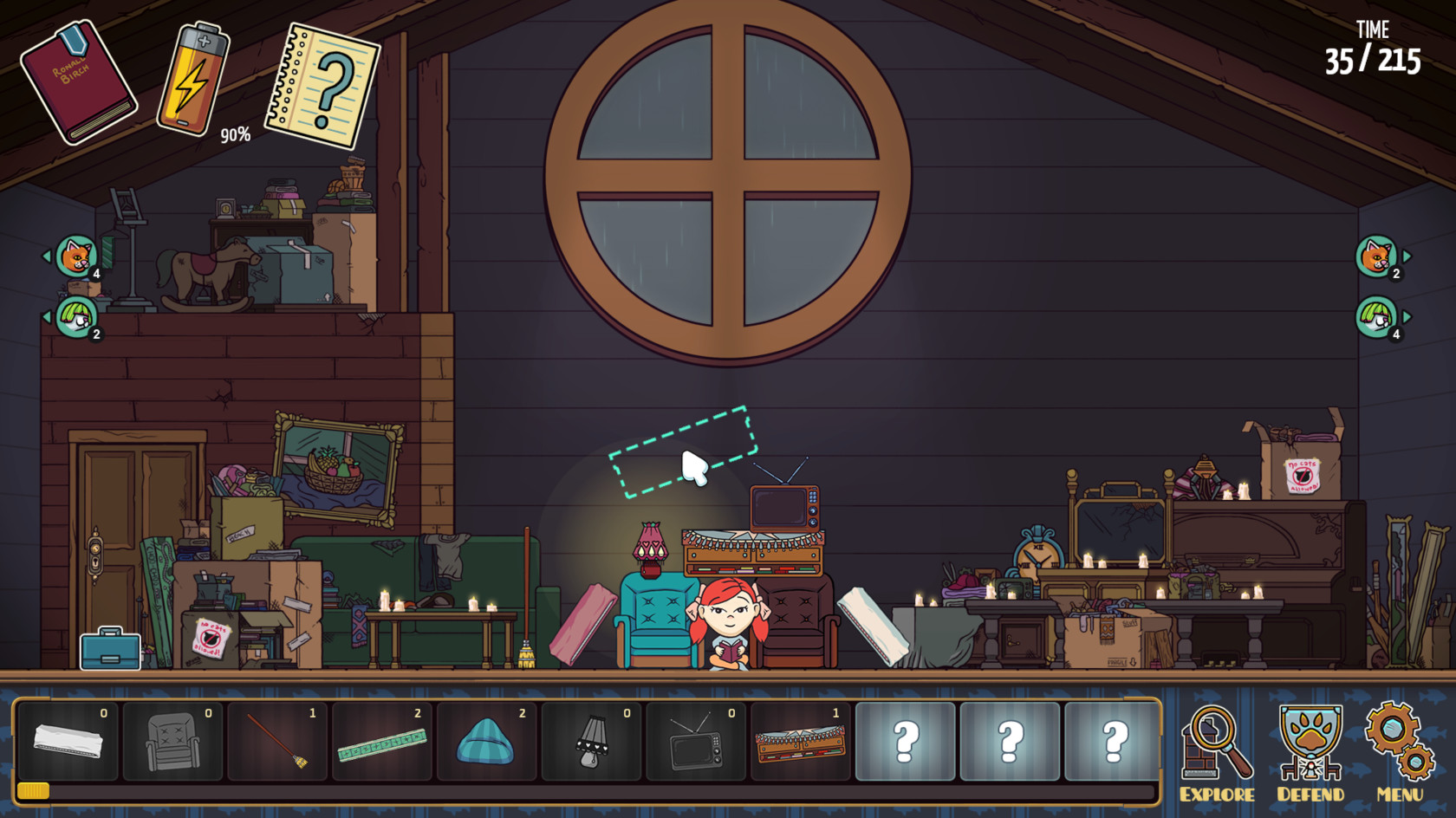1456x818 pixels.
Task: Open the question-mark notebook
Action: (x=317, y=82)
